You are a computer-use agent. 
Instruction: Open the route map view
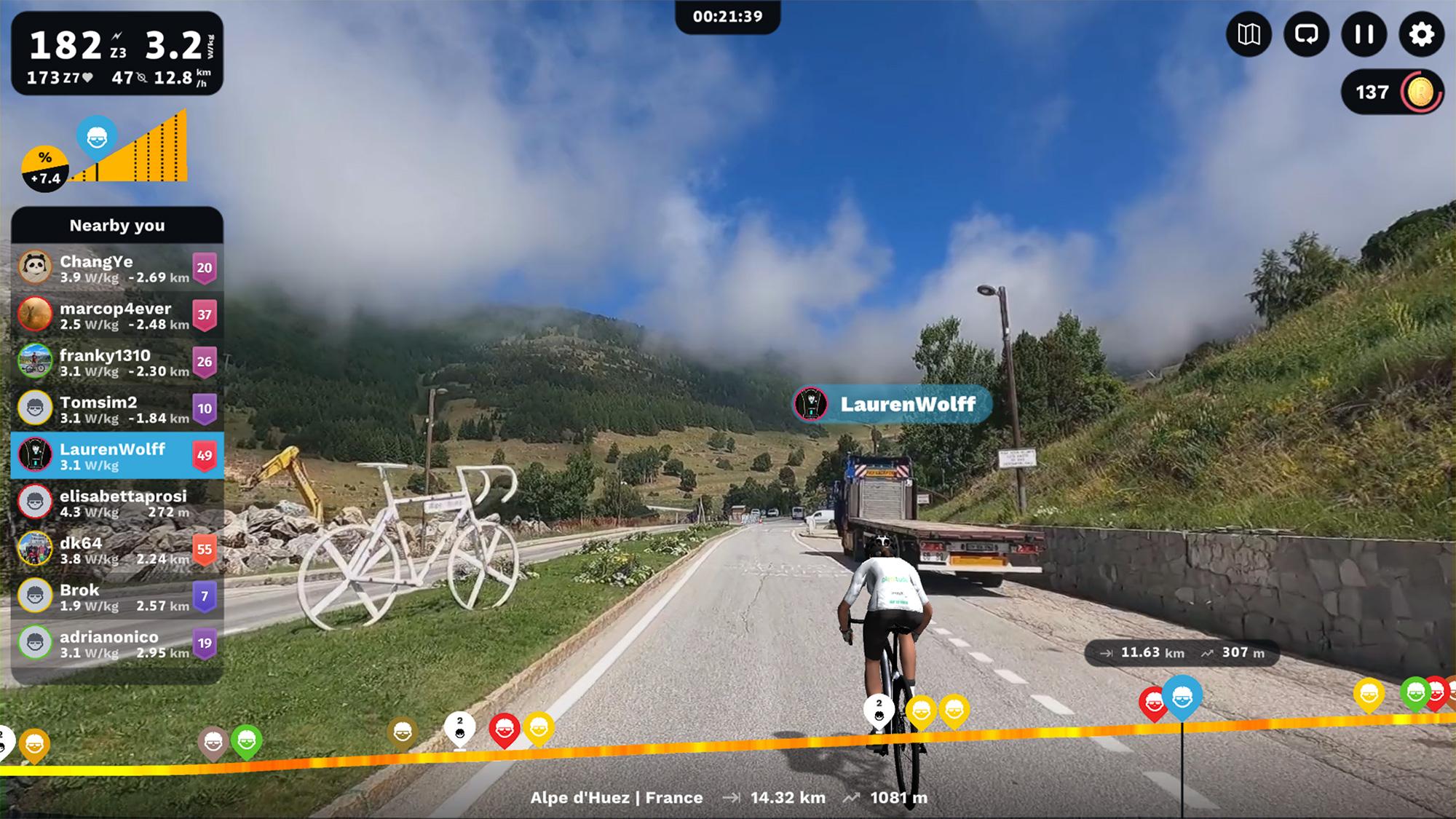coord(1249,34)
